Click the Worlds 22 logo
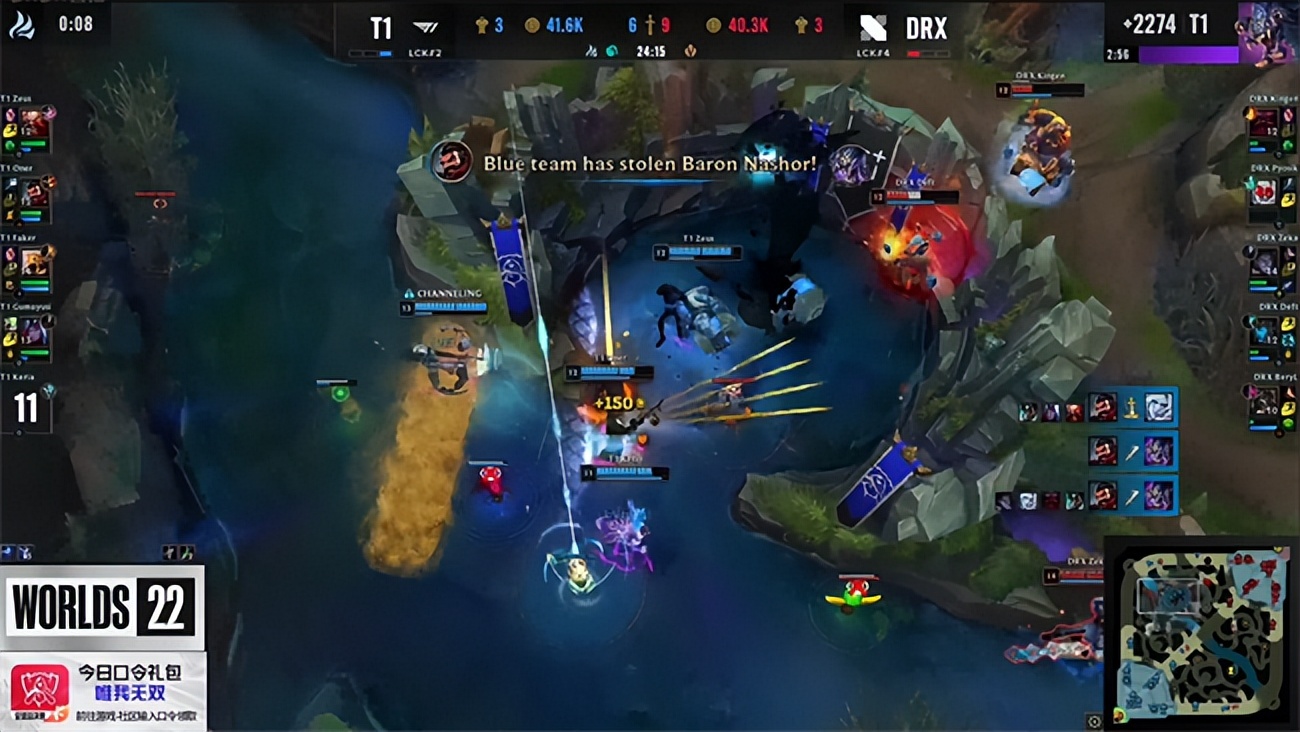 coord(103,608)
